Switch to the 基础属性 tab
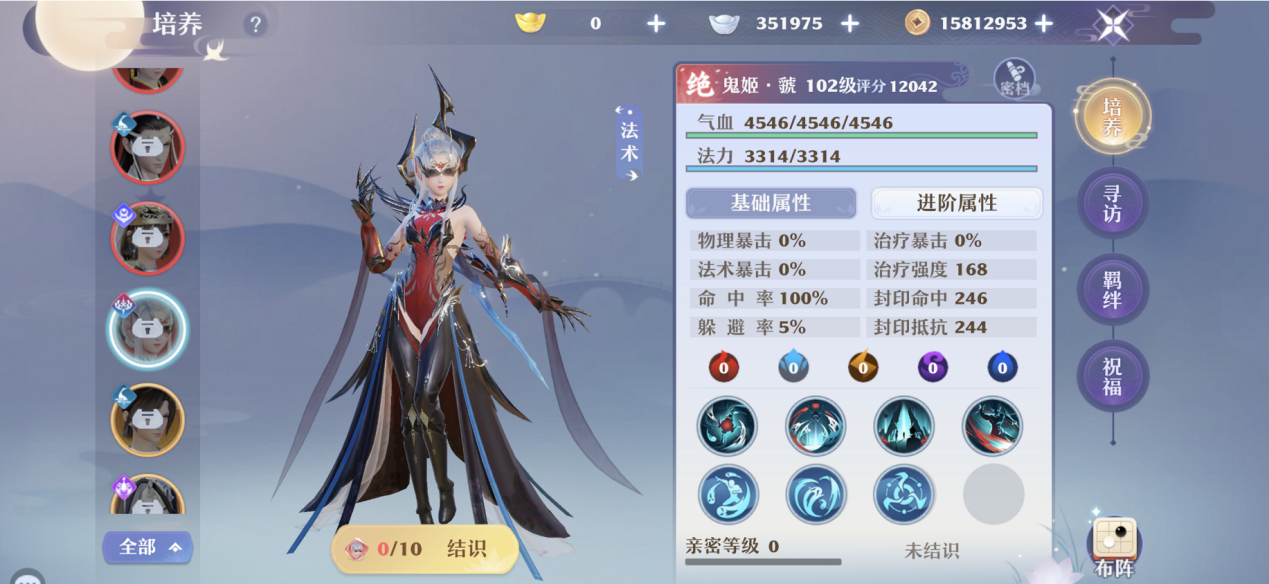The height and width of the screenshot is (584, 1269). tap(770, 203)
